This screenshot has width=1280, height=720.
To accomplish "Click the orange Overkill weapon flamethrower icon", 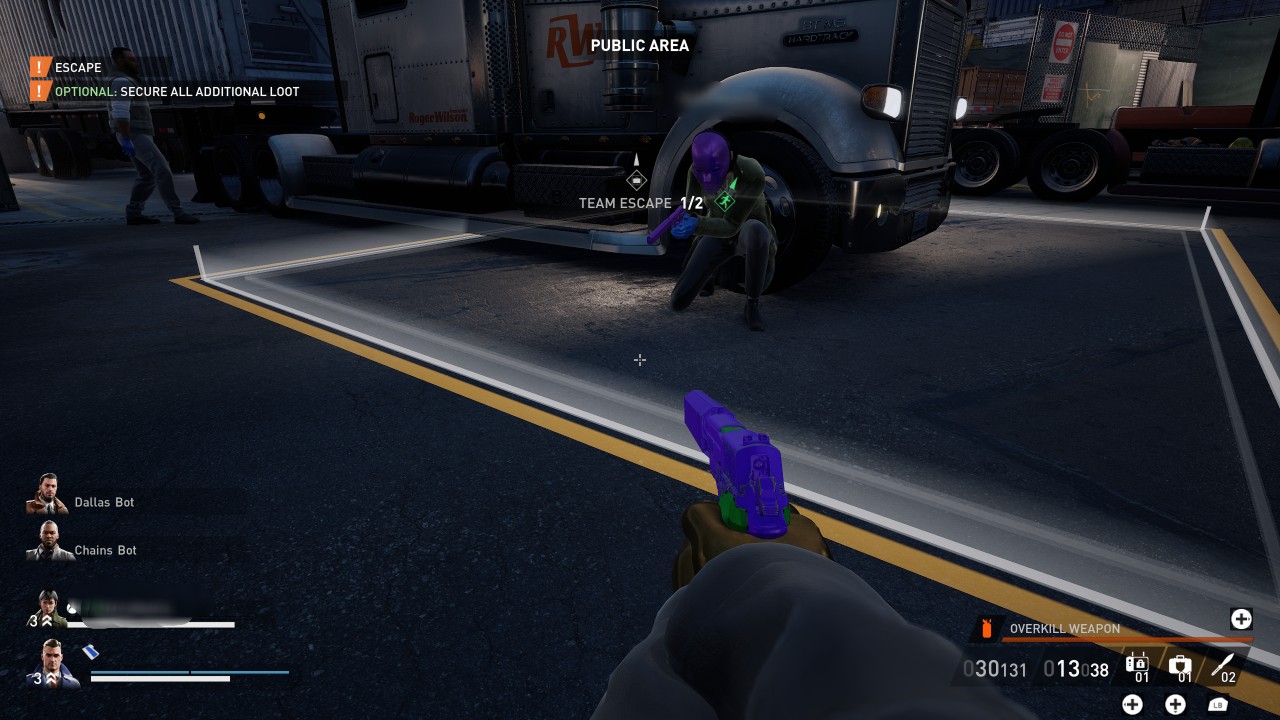I will (986, 628).
